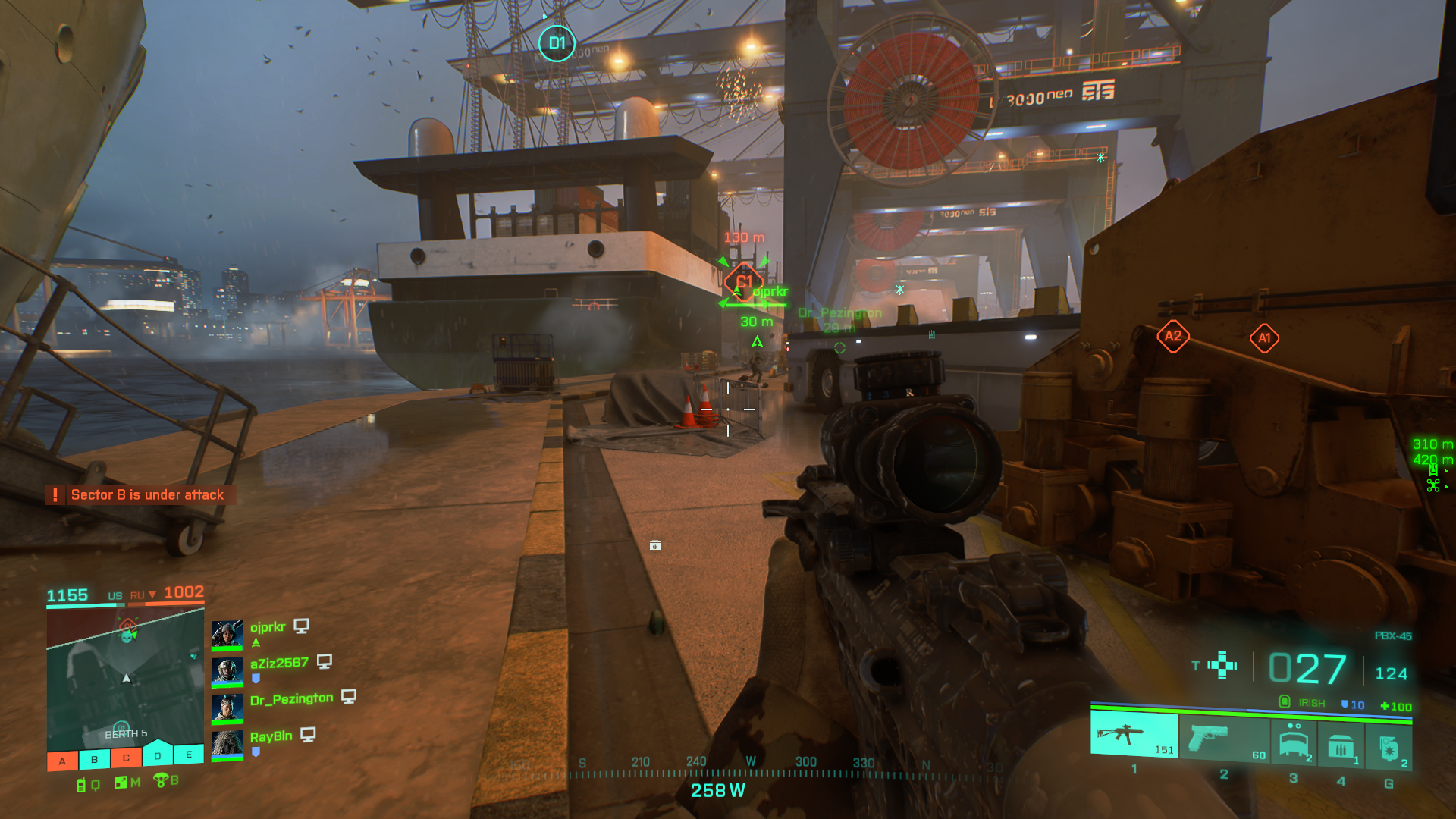1456x819 pixels.
Task: Click the A2 objective marker
Action: coord(1172,336)
